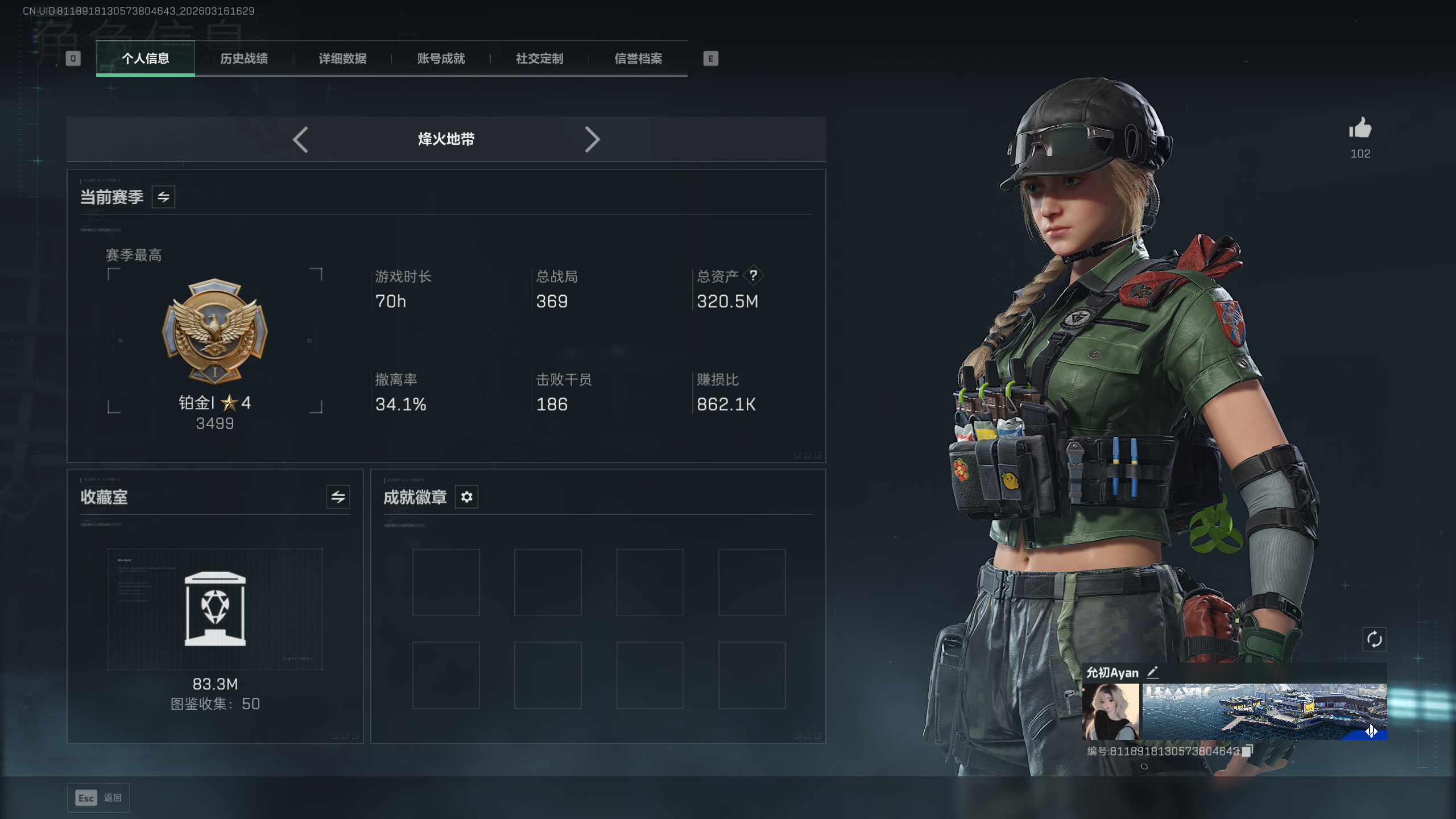The width and height of the screenshot is (1456, 819).
Task: Open the 历史战绩 tab
Action: 244,59
